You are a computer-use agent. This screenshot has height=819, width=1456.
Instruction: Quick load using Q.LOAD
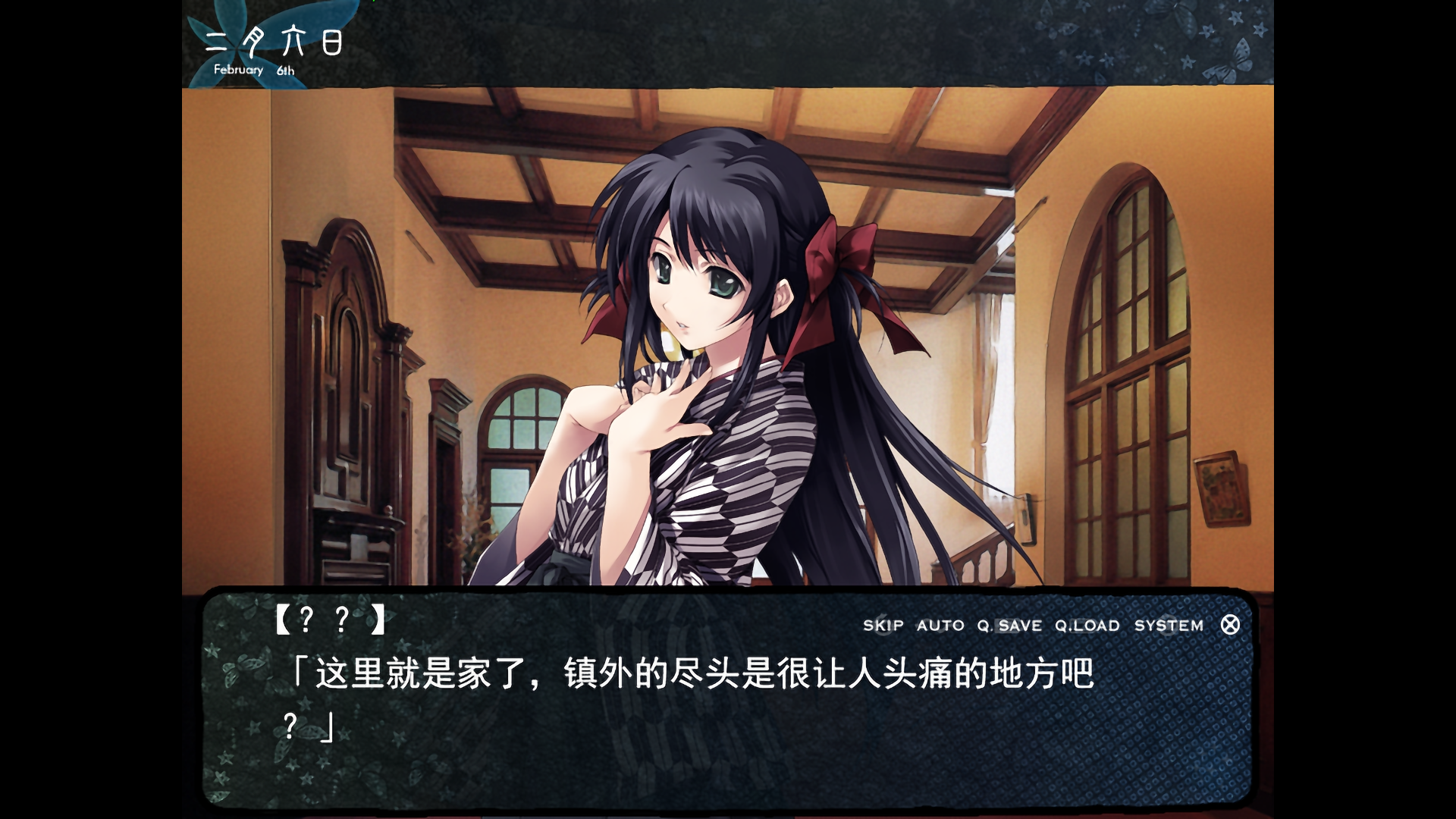(1087, 626)
